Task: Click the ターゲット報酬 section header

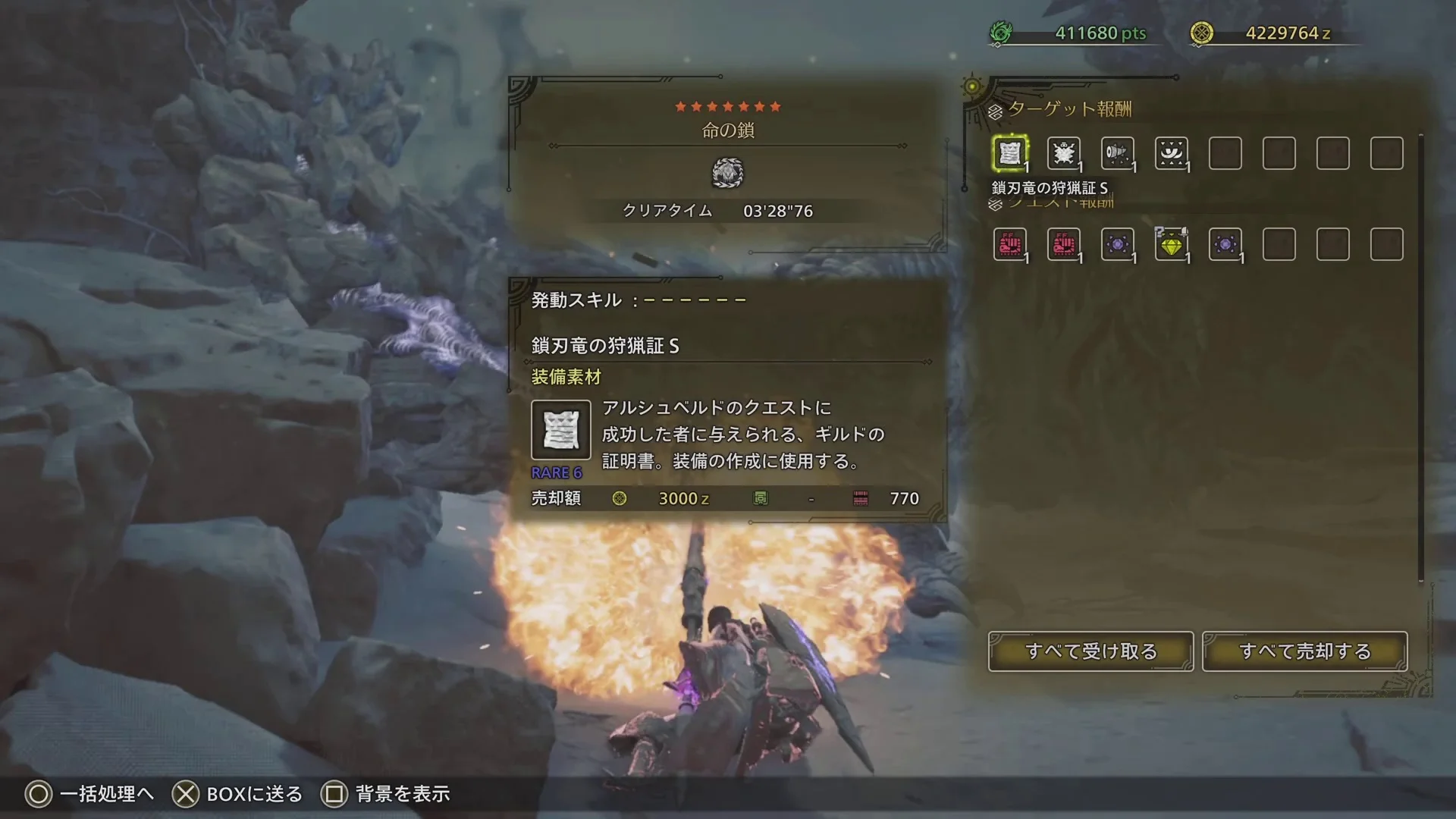Action: tap(1069, 109)
